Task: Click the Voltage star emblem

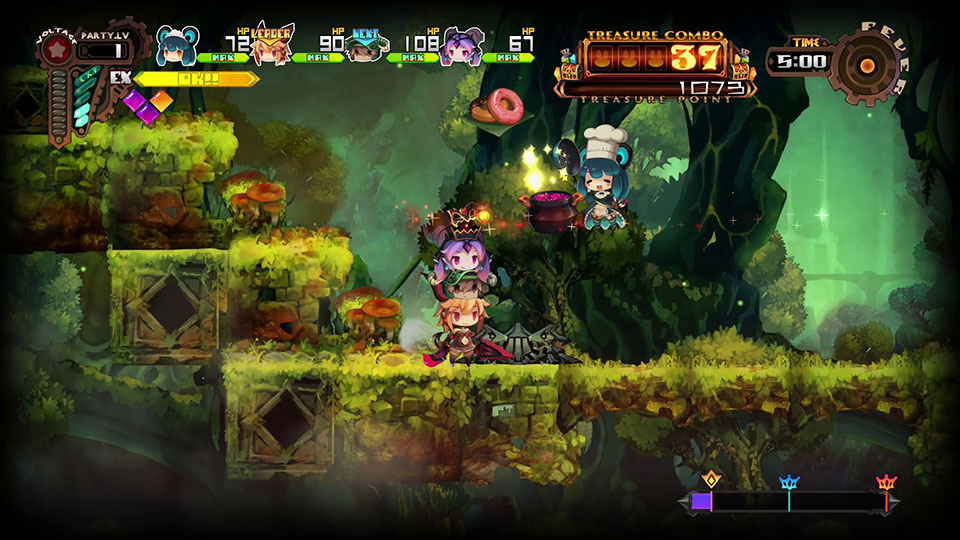Action: 58,48
